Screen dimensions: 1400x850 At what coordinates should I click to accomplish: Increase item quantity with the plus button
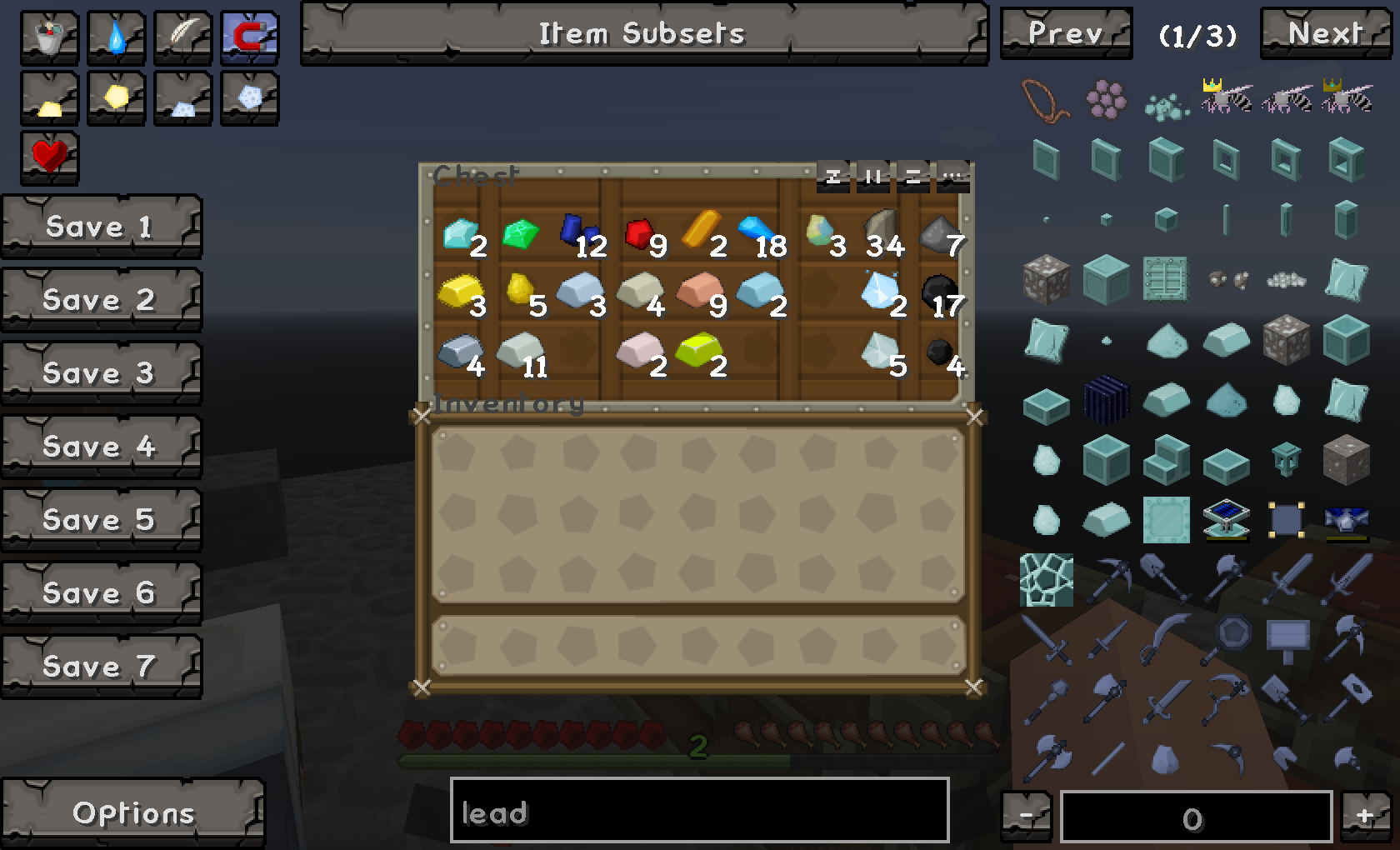point(1365,817)
